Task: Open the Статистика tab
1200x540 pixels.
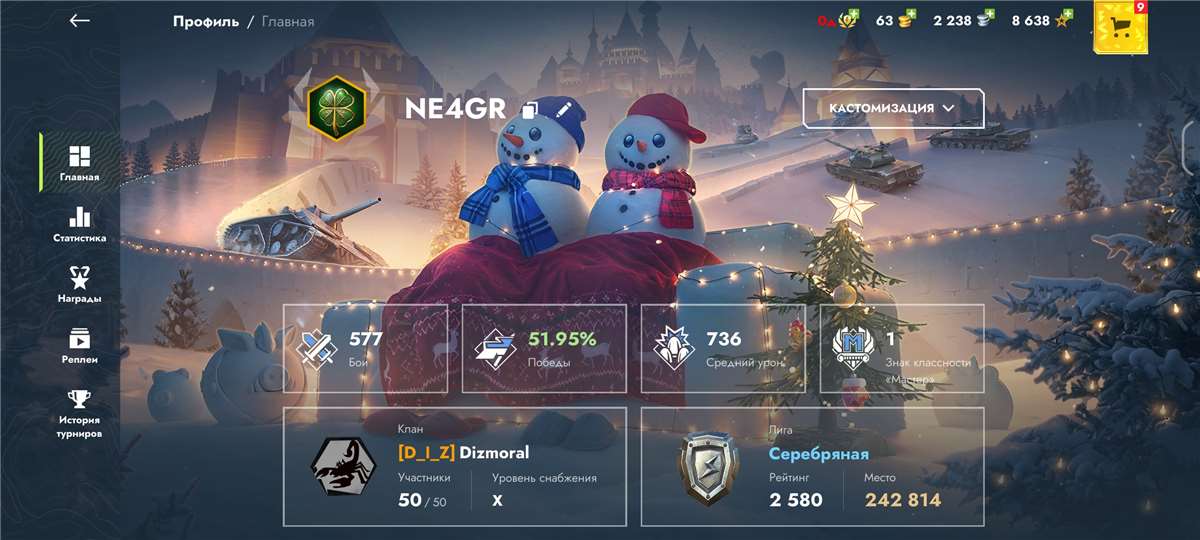Action: 79,225
